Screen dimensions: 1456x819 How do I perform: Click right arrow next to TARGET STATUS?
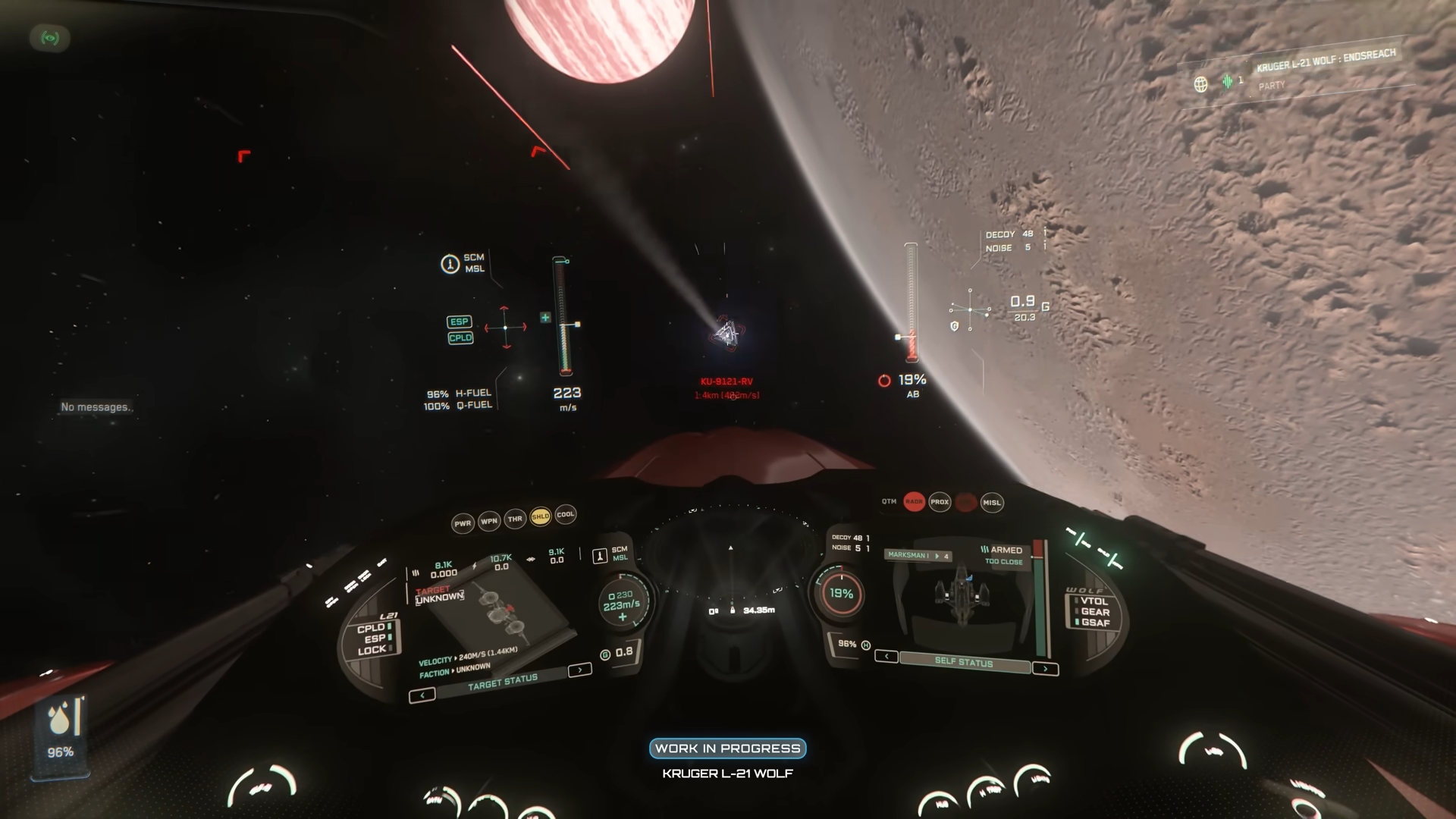pos(579,670)
